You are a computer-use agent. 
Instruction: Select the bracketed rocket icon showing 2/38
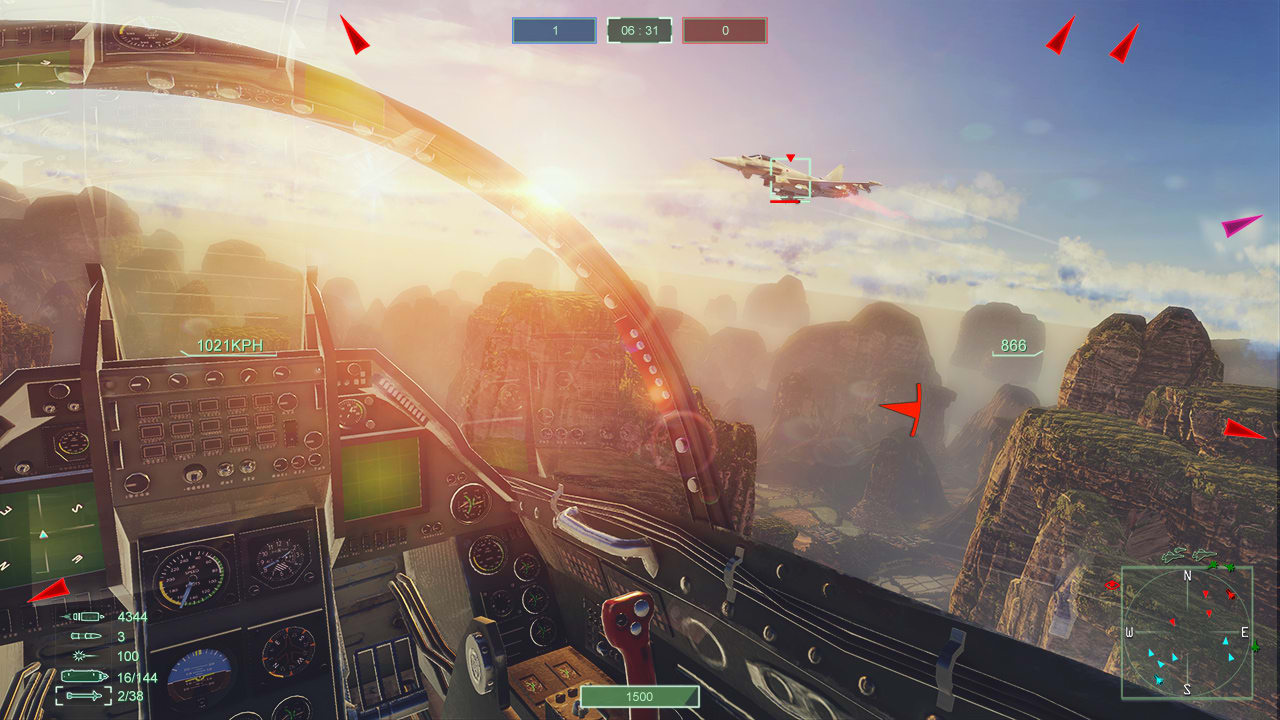[x=84, y=696]
